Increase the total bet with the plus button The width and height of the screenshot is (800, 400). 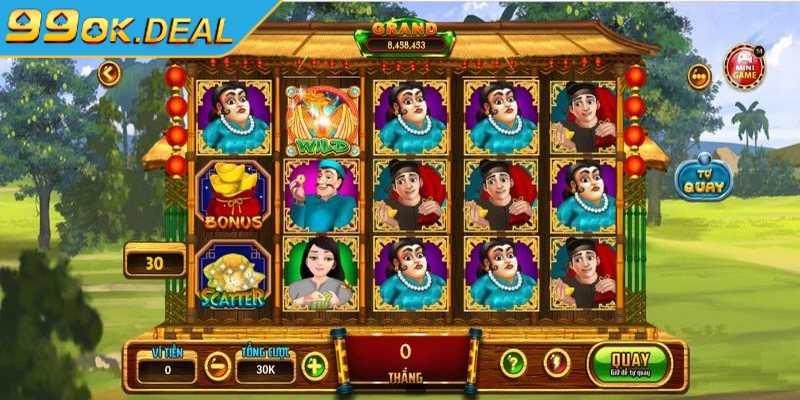(315, 366)
